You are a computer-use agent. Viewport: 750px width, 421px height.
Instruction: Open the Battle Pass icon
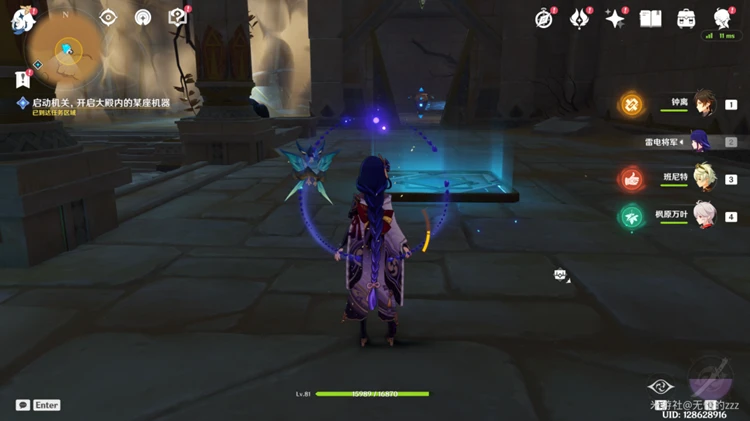pos(580,18)
